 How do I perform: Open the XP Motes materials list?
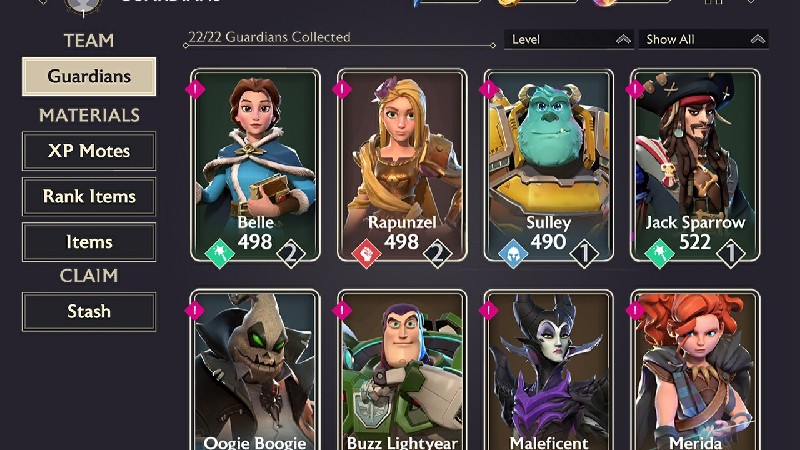89,152
